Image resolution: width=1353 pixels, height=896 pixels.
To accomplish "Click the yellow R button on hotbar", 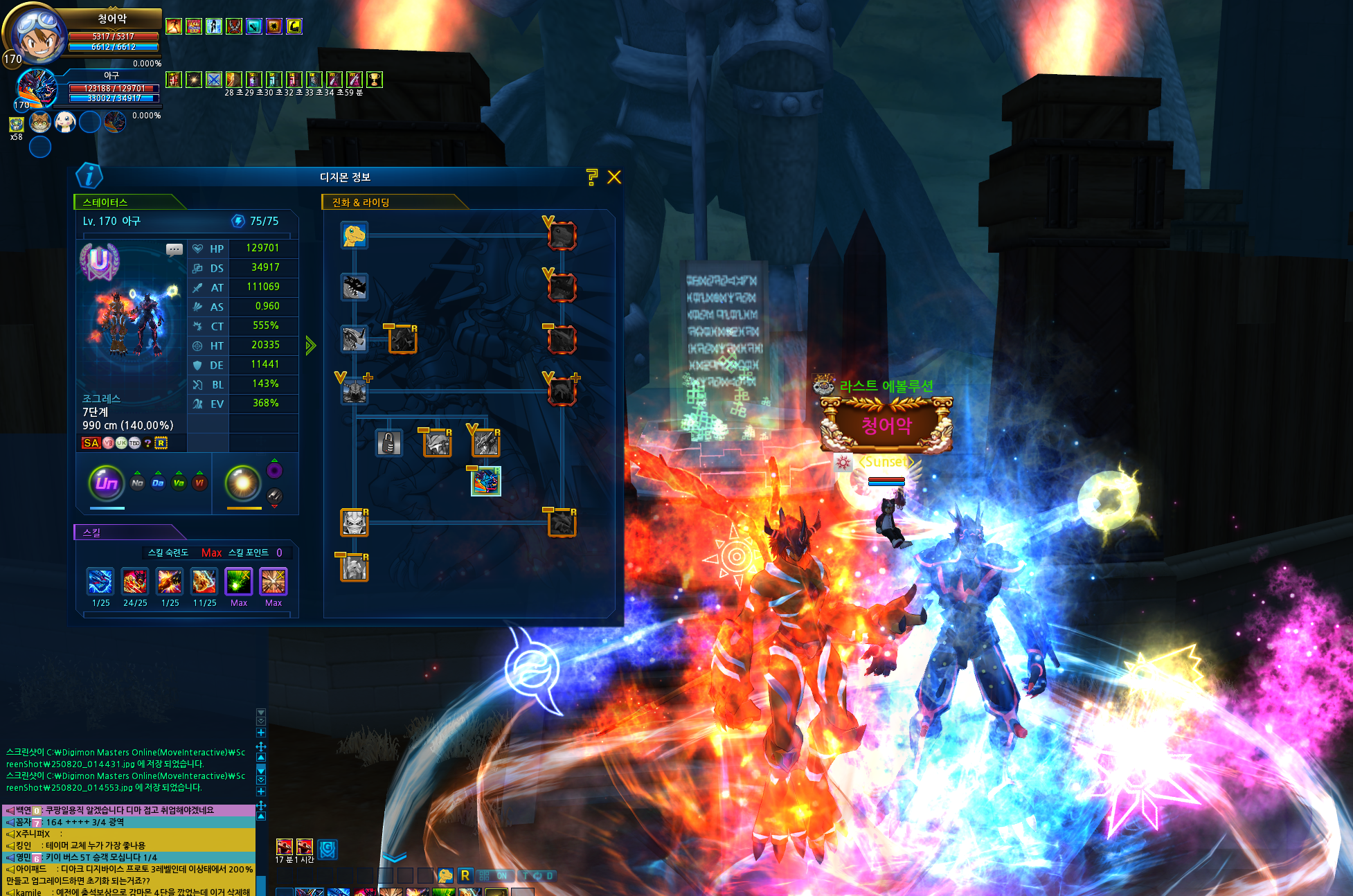I will point(465,875).
